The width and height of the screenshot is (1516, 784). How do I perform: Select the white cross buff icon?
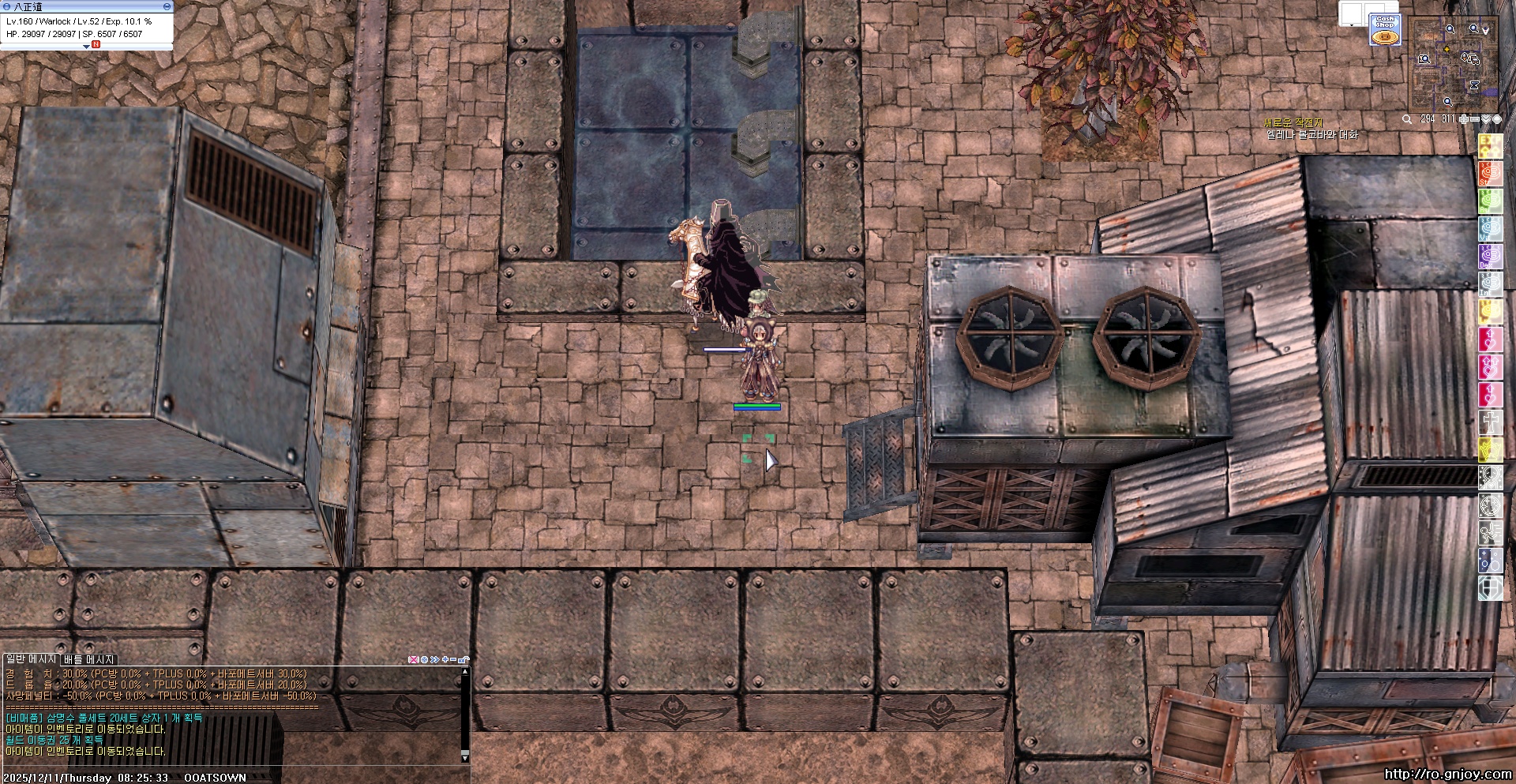pyautogui.click(x=1490, y=422)
